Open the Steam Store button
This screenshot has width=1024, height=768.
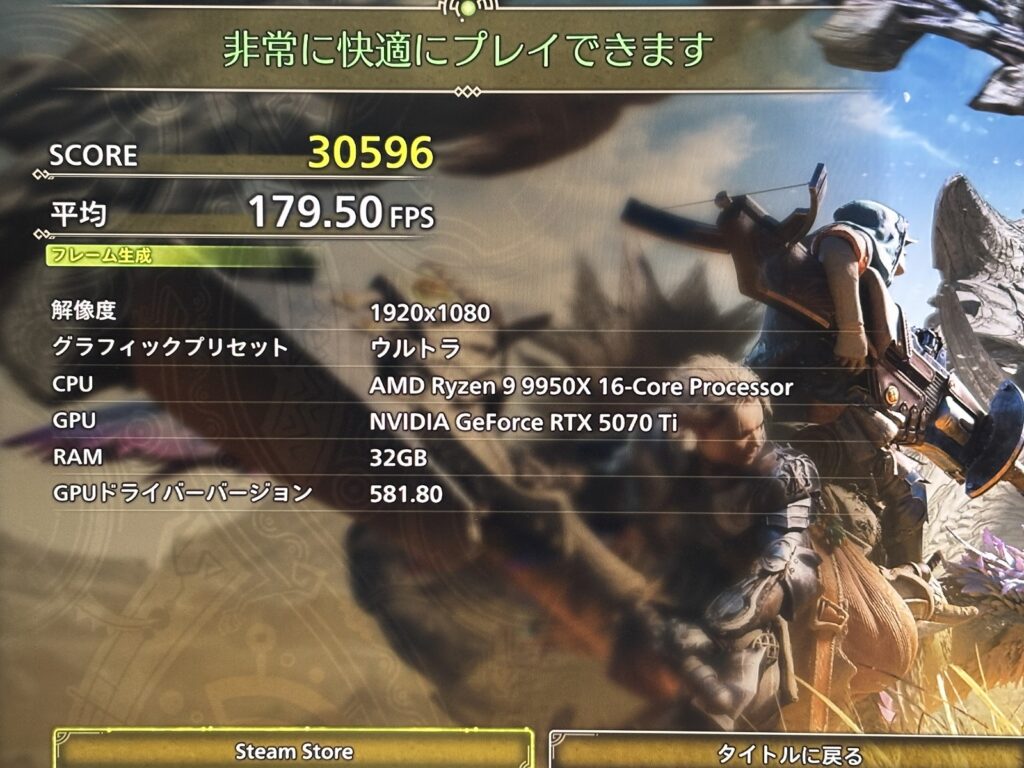293,751
